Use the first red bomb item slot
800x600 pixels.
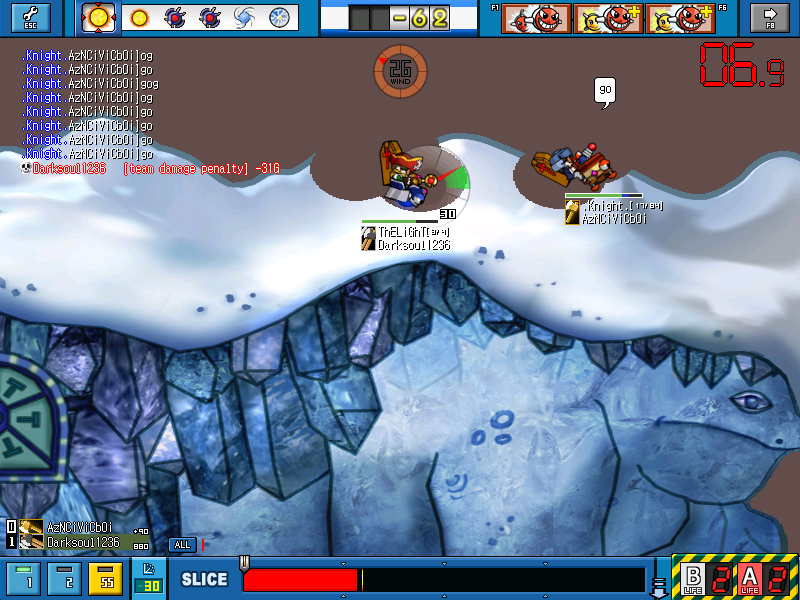click(536, 18)
